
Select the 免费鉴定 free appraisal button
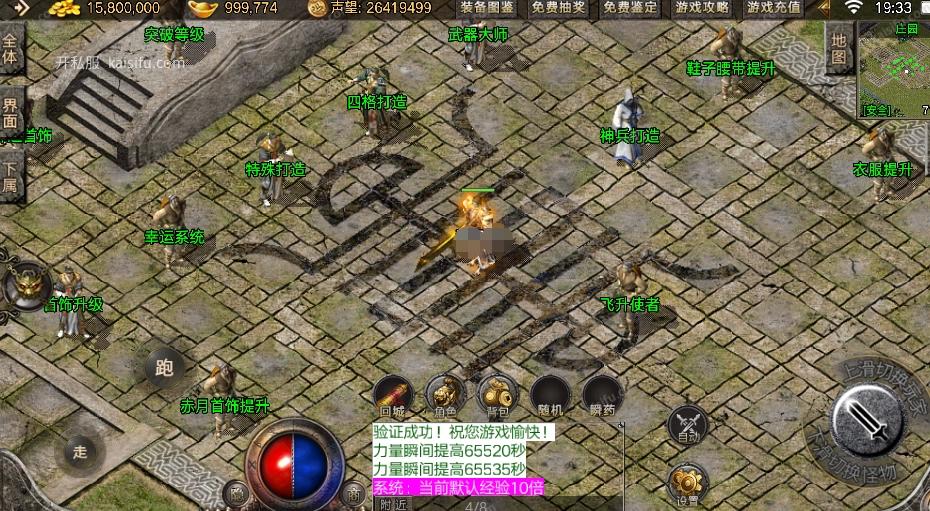point(630,8)
